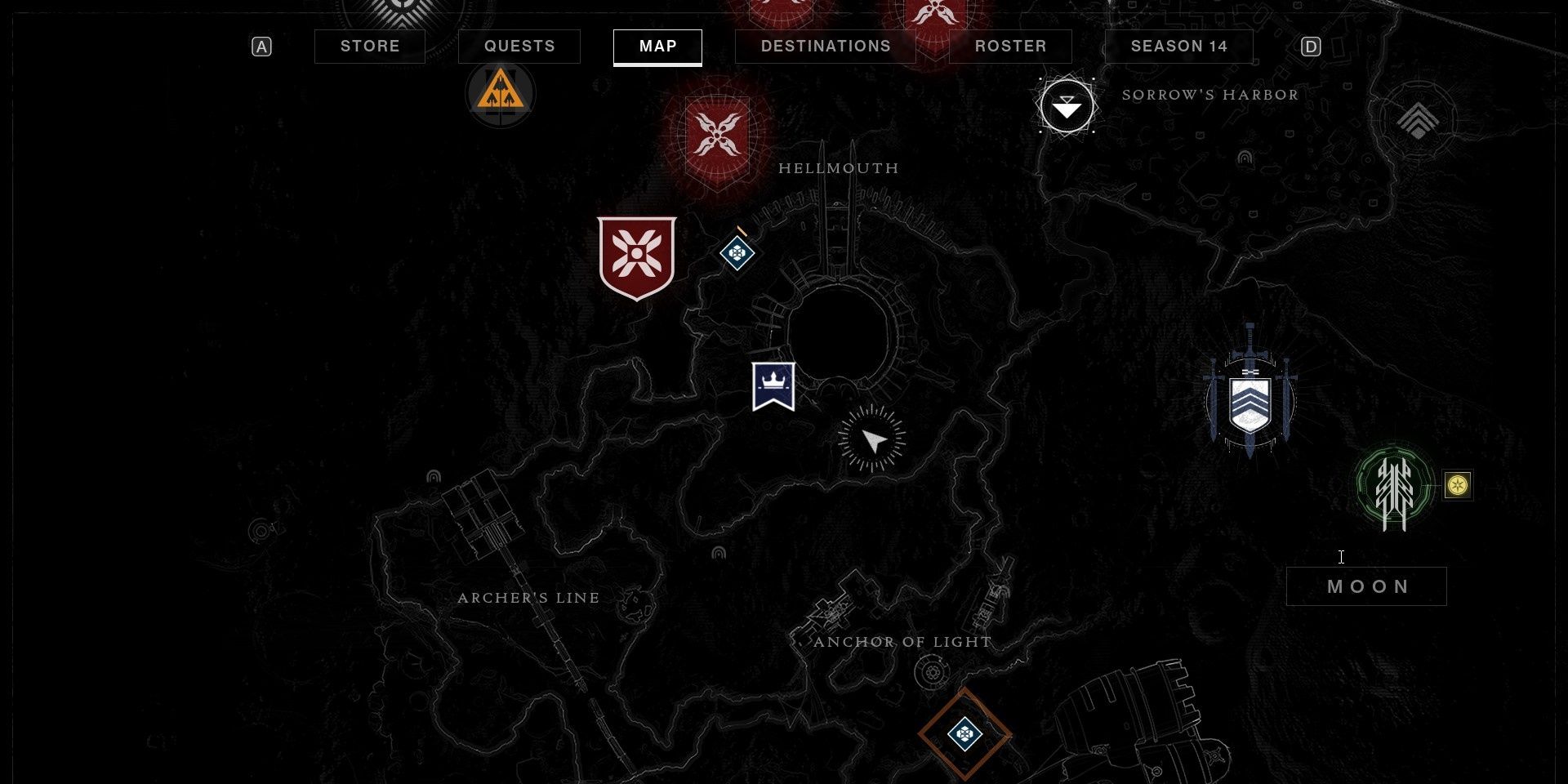Click the player location arrow marker
The image size is (1568, 784).
click(873, 441)
